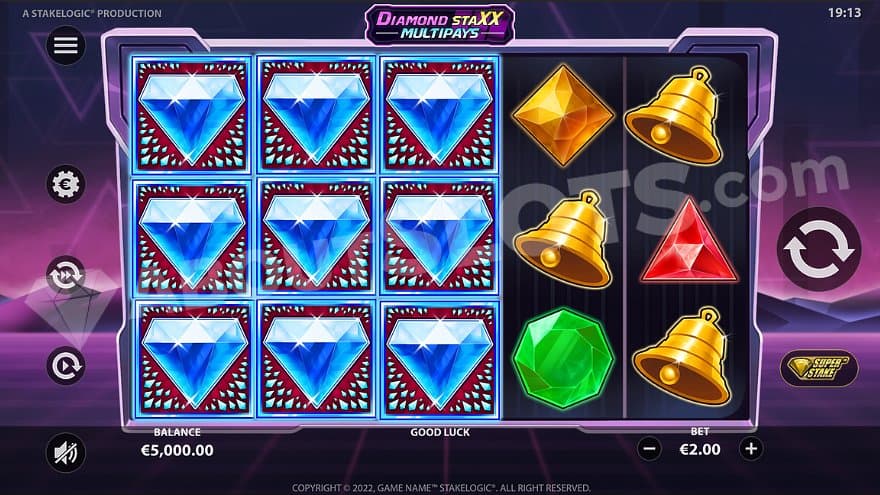Decrease the bet with the minus button
This screenshot has width=880, height=495.
pos(649,449)
